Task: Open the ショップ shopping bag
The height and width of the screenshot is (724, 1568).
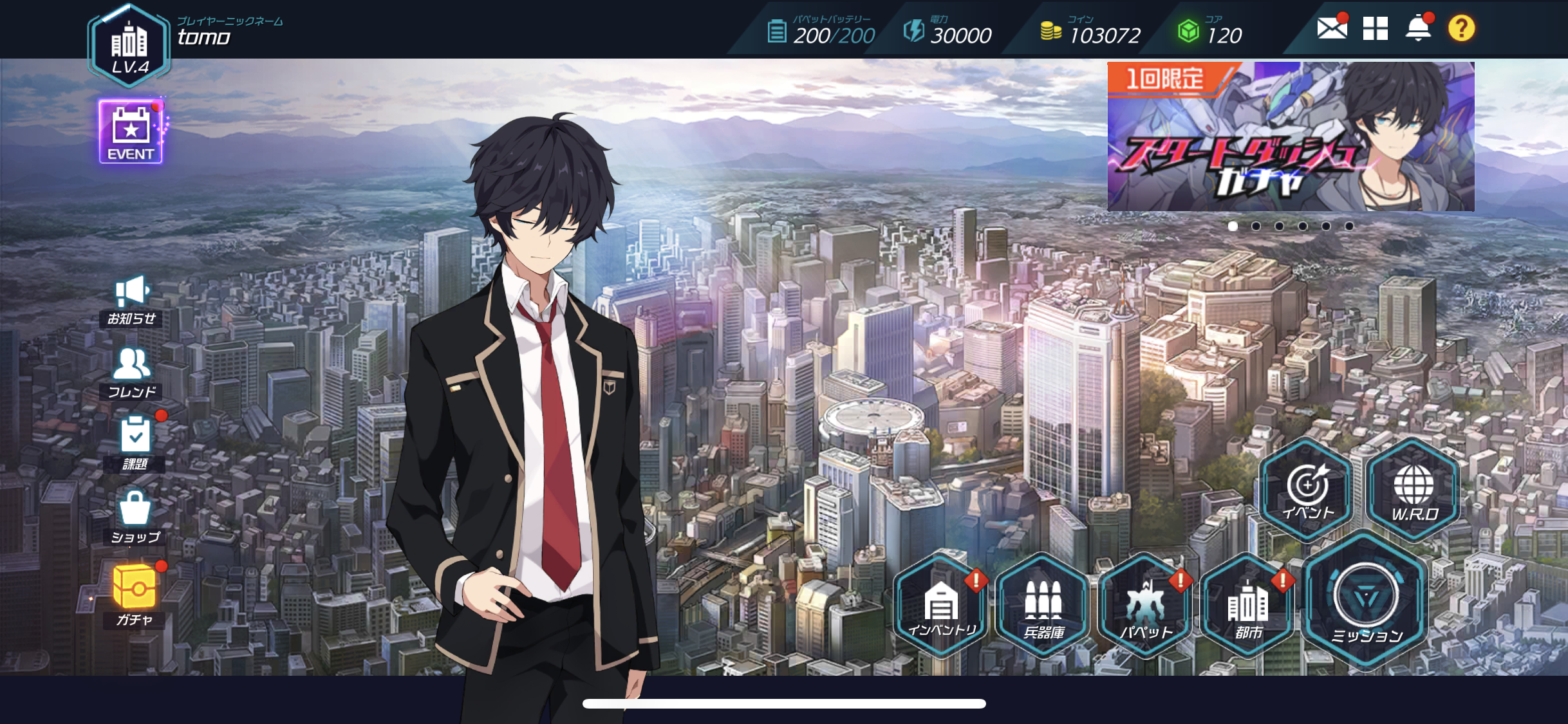Action: (x=135, y=517)
